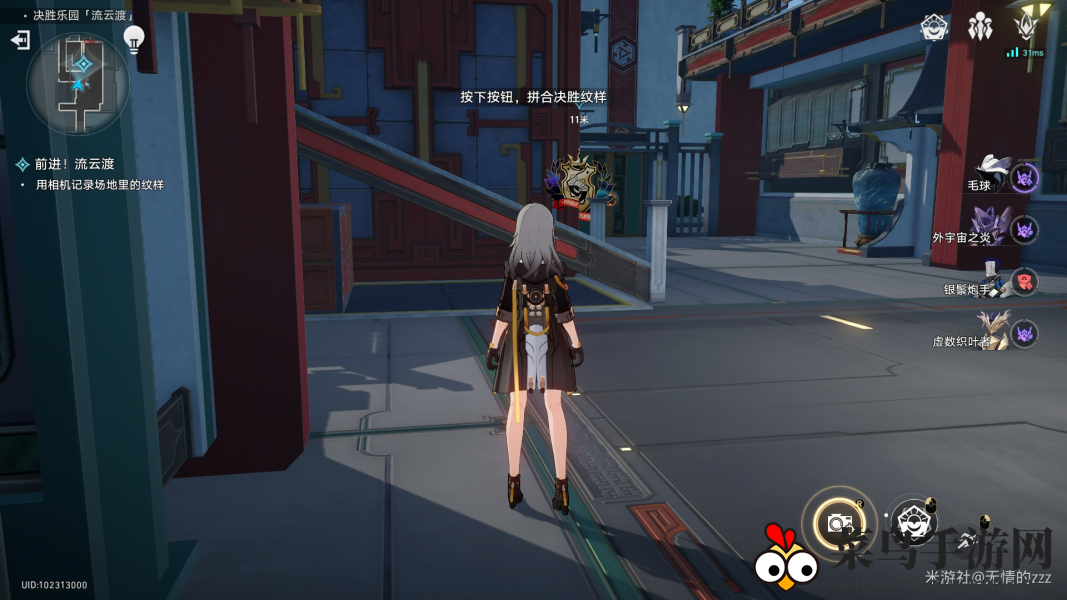
Task: Open the pentagon mask icon in top bar
Action: pos(934,27)
